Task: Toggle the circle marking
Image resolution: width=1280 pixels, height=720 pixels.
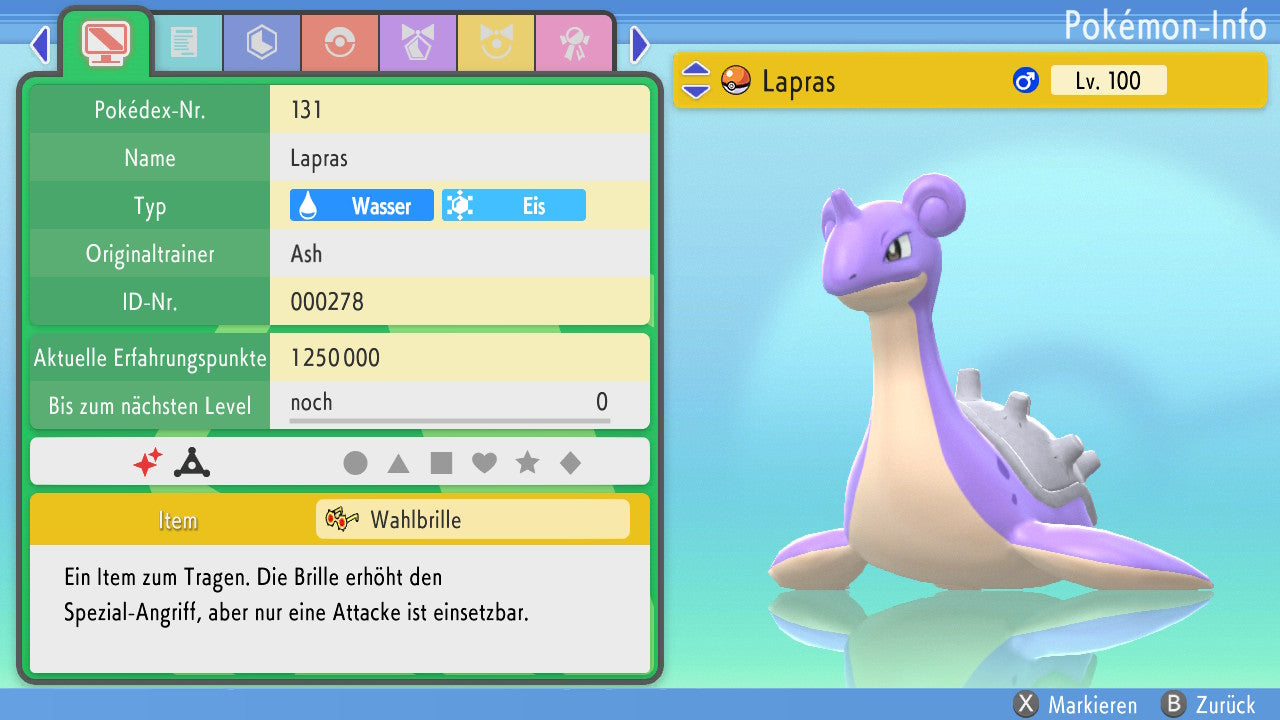Action: click(355, 463)
